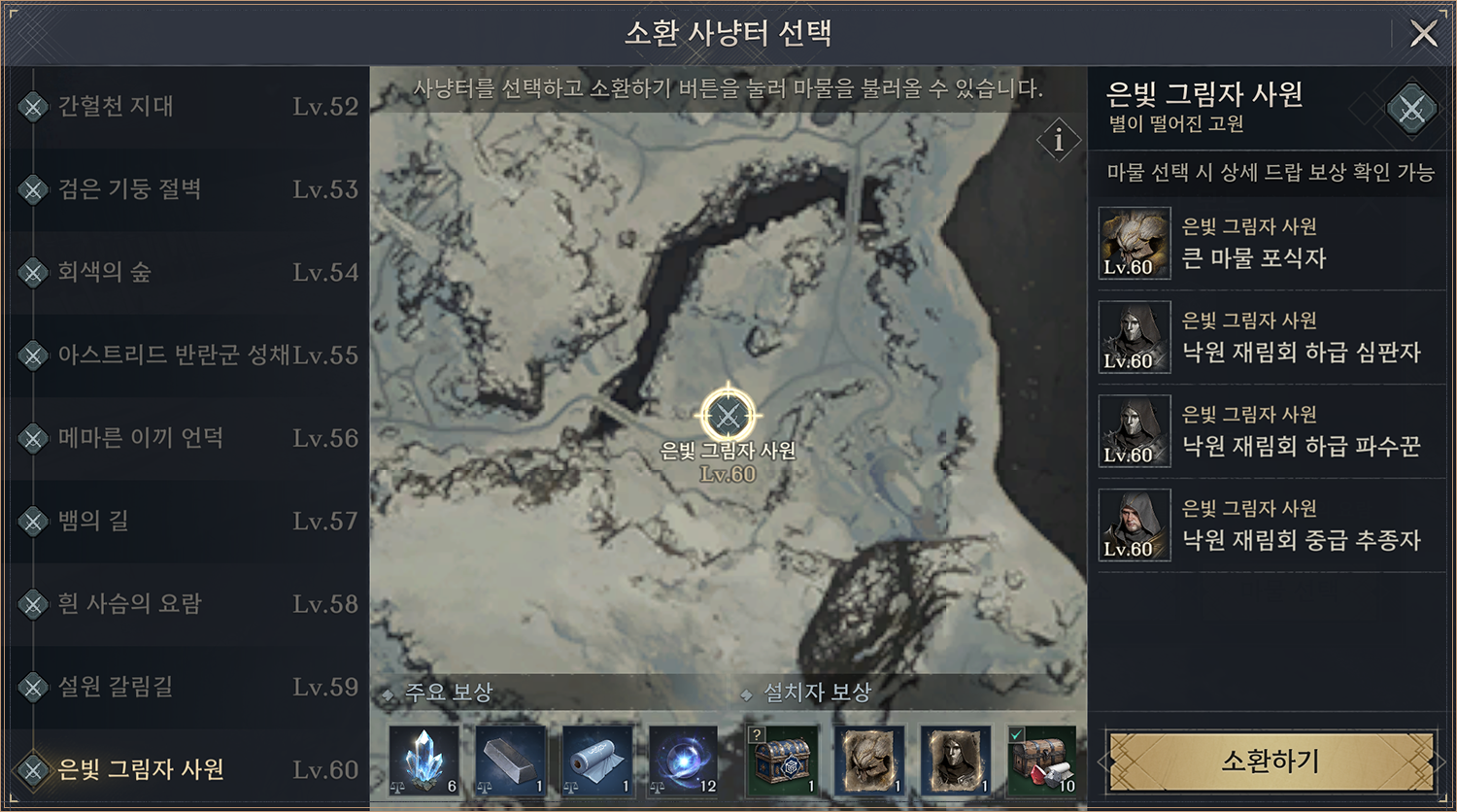Pick 아스트리드 반란군 성채 Lv.55 hunting ground
Image resolution: width=1457 pixels, height=812 pixels.
(185, 355)
